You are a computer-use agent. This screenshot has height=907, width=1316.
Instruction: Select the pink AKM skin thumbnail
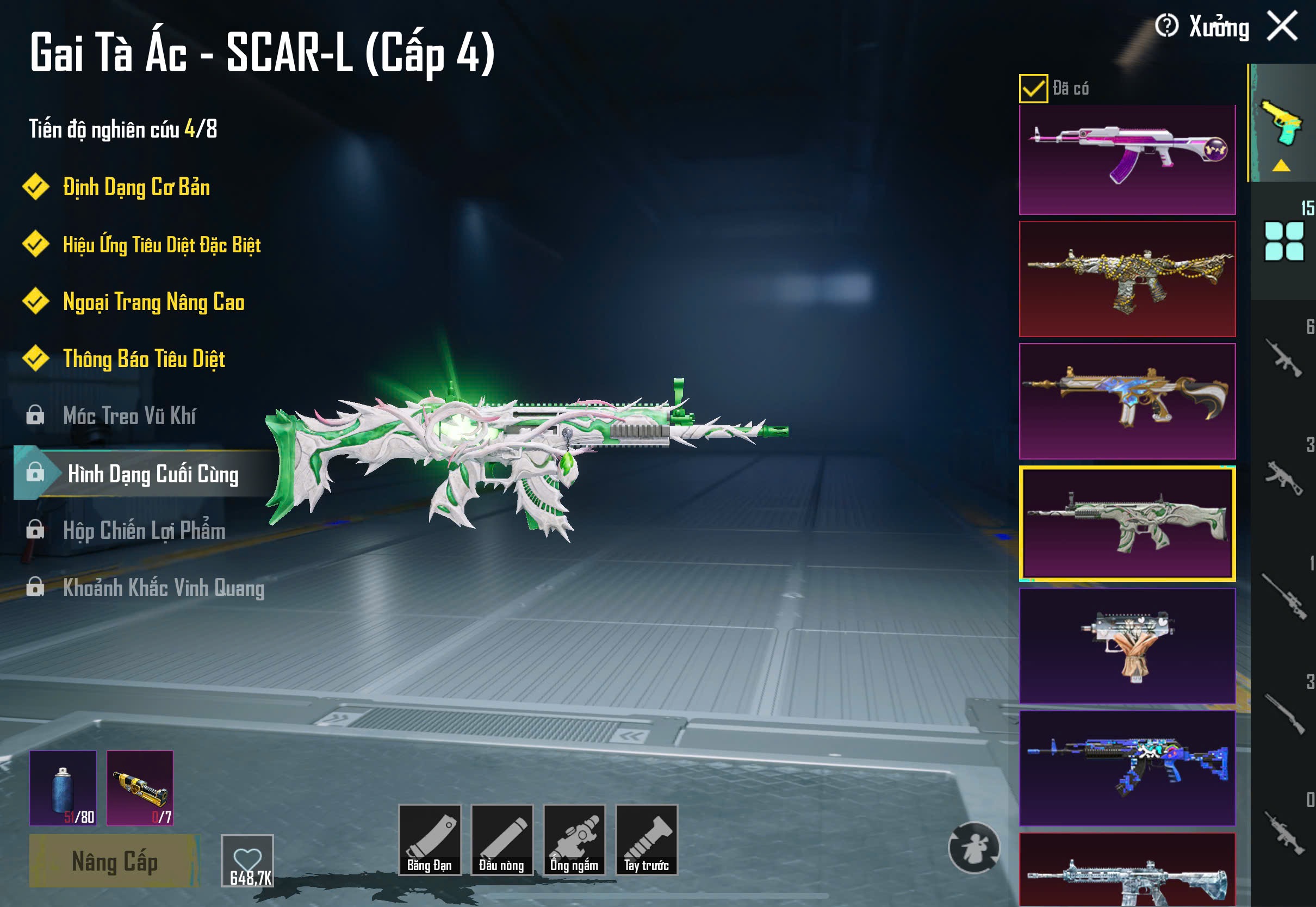click(x=1127, y=159)
